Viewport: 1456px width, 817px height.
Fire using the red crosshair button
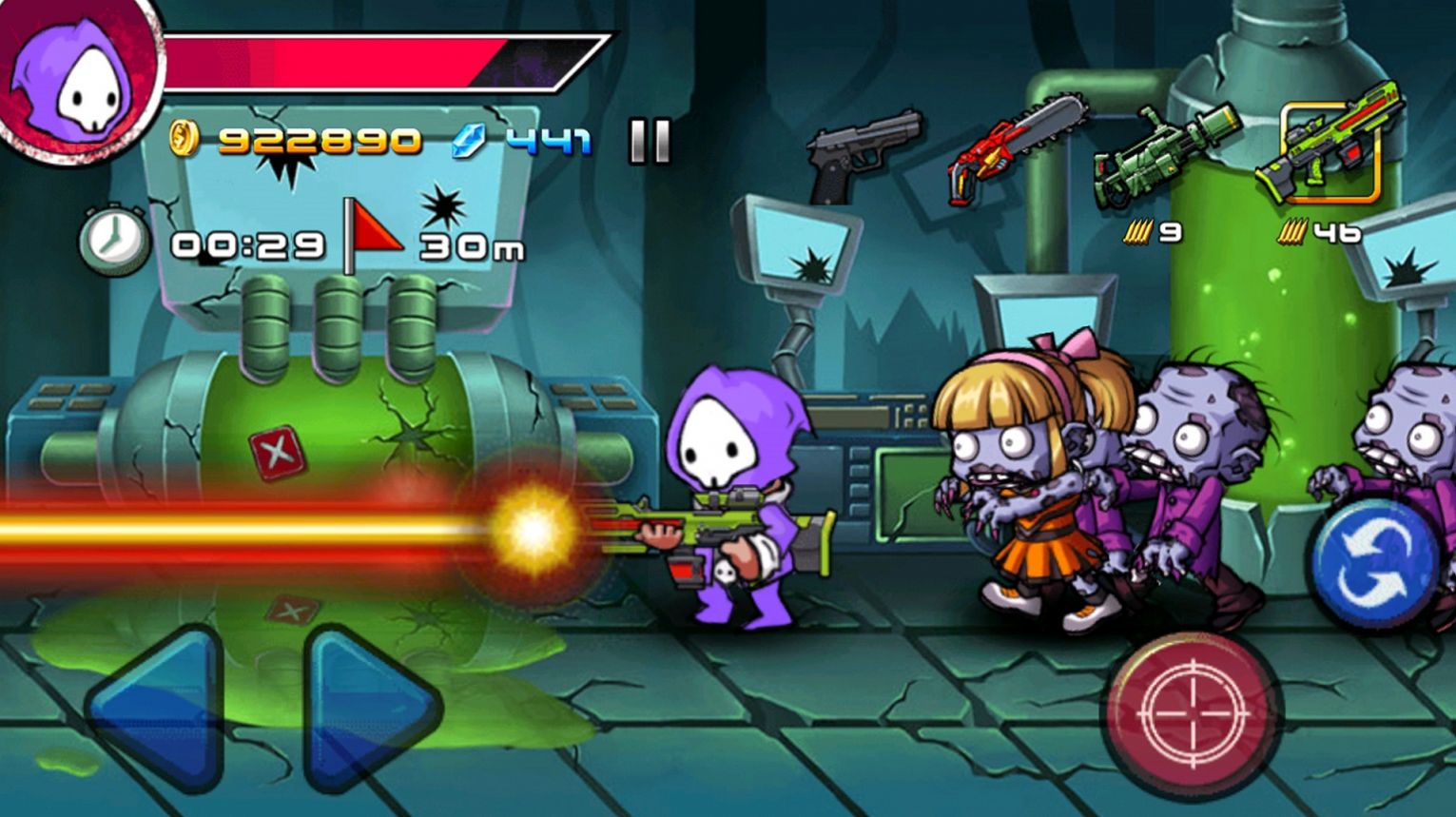(x=1193, y=713)
